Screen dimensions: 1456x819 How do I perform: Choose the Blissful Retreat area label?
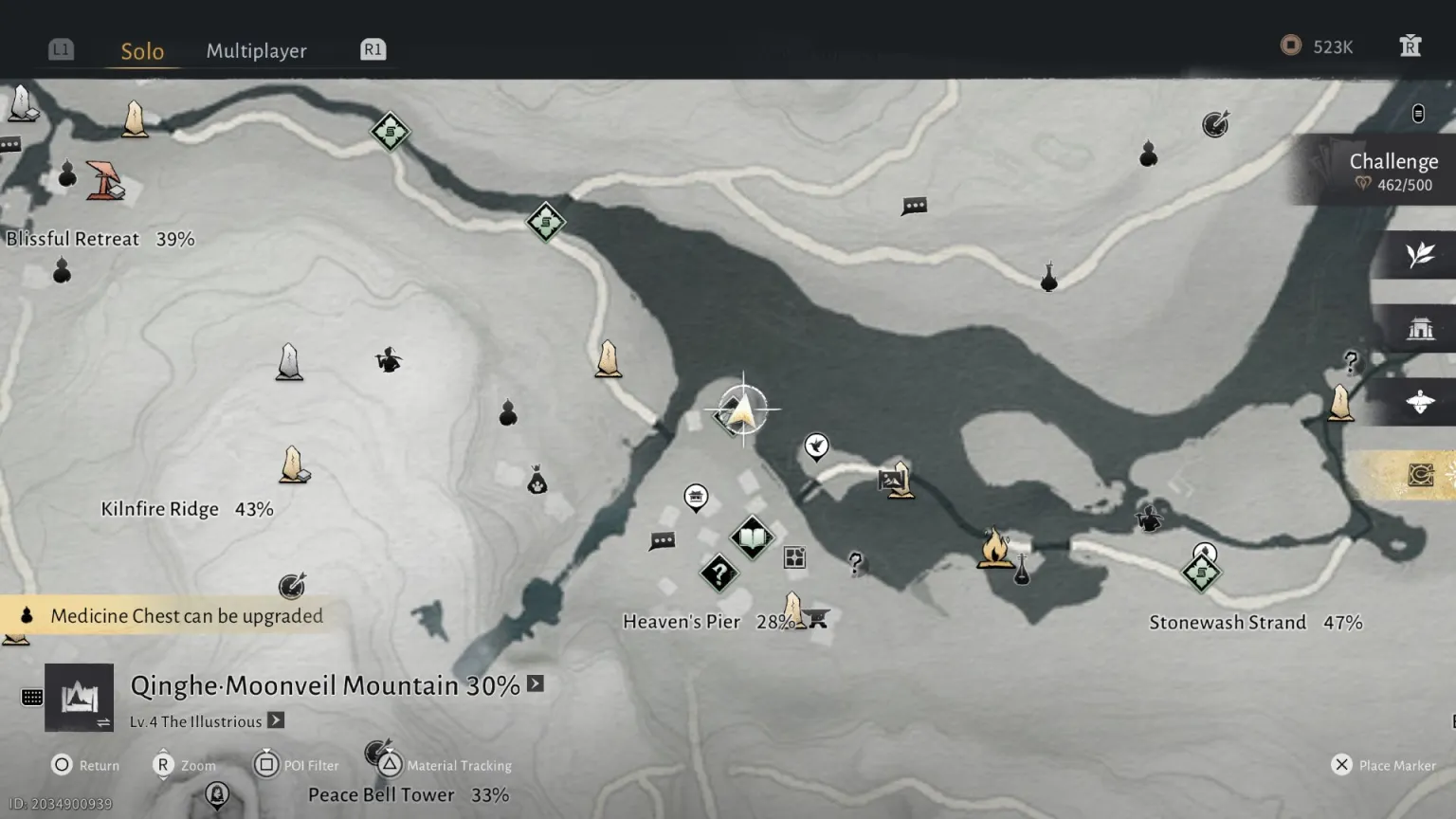pos(72,239)
